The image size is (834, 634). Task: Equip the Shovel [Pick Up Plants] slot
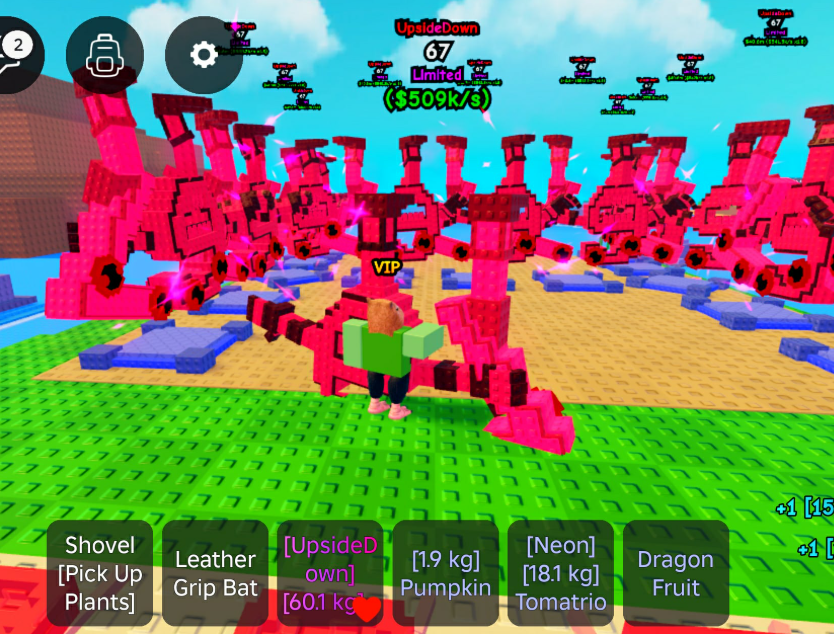pos(100,573)
